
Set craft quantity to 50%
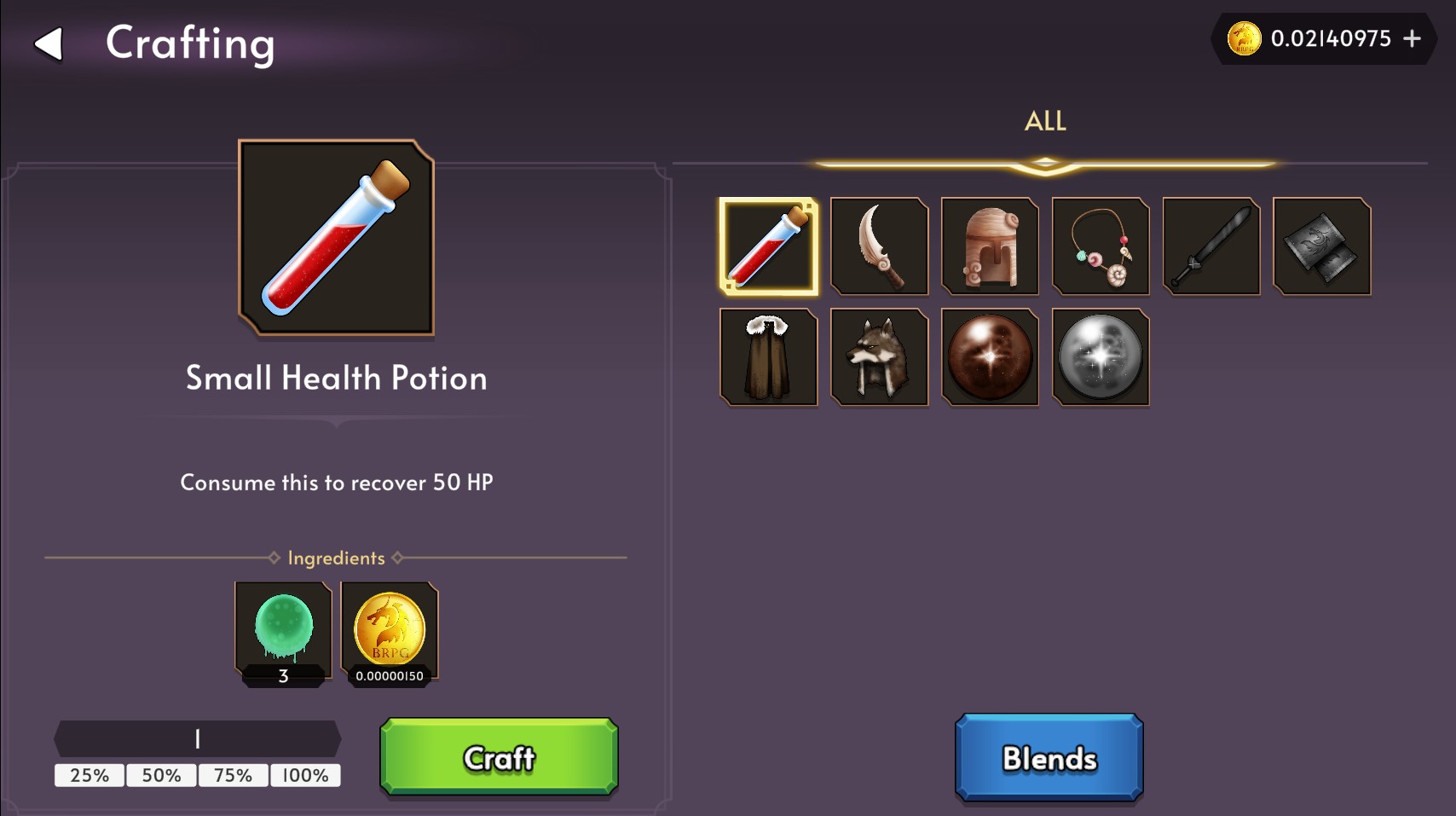tap(160, 776)
